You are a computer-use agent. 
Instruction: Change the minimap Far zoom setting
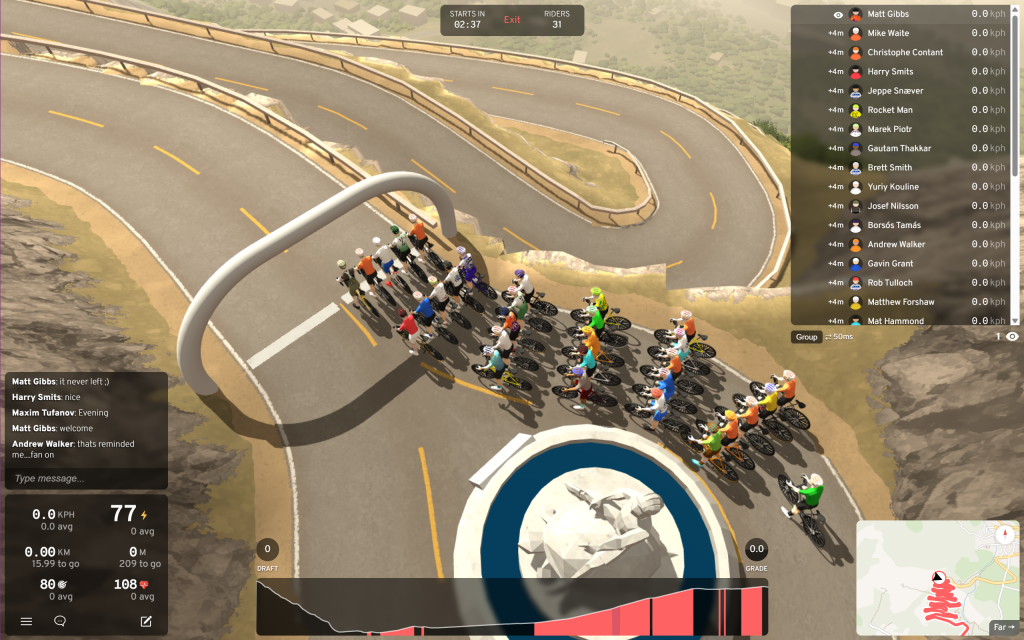coord(1004,627)
